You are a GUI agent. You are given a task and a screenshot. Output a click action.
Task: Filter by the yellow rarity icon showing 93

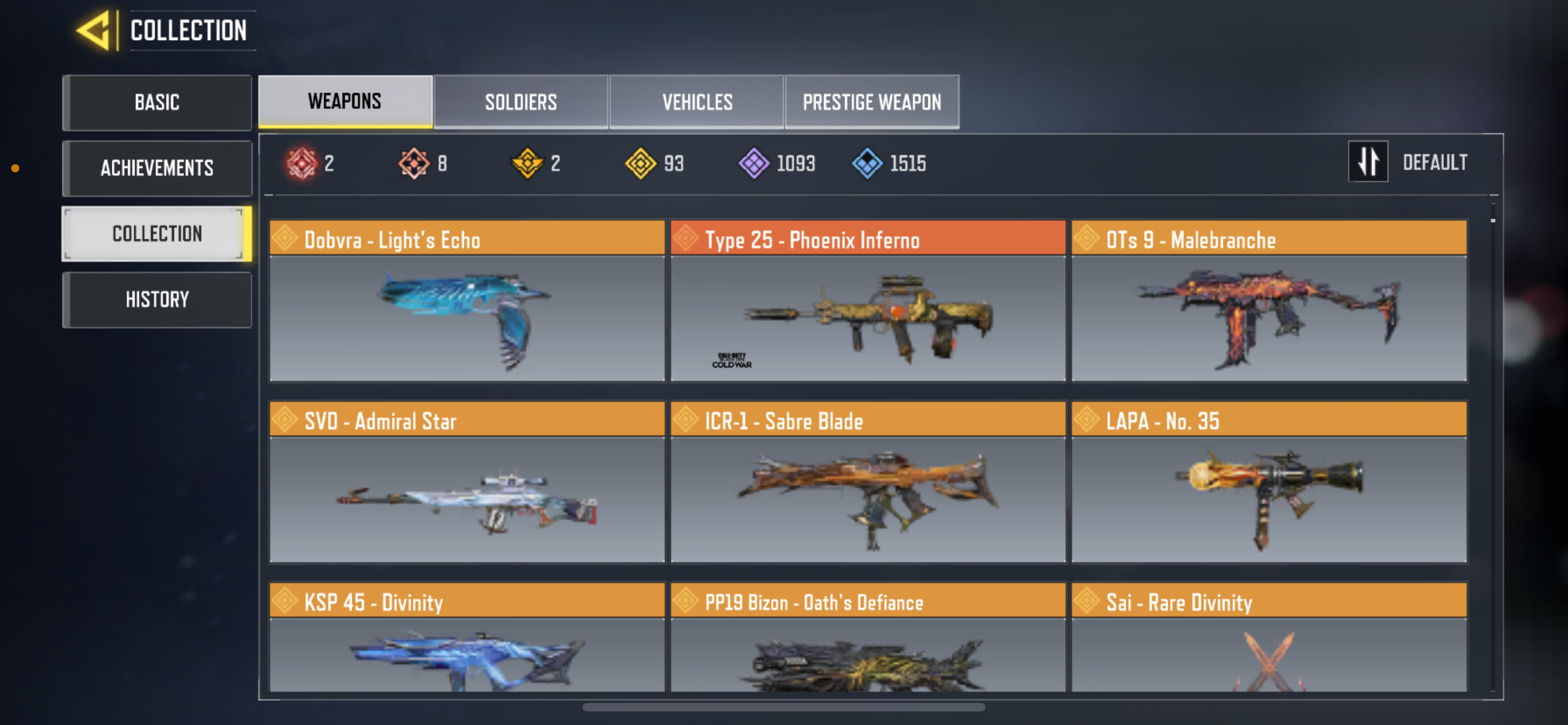pyautogui.click(x=642, y=163)
